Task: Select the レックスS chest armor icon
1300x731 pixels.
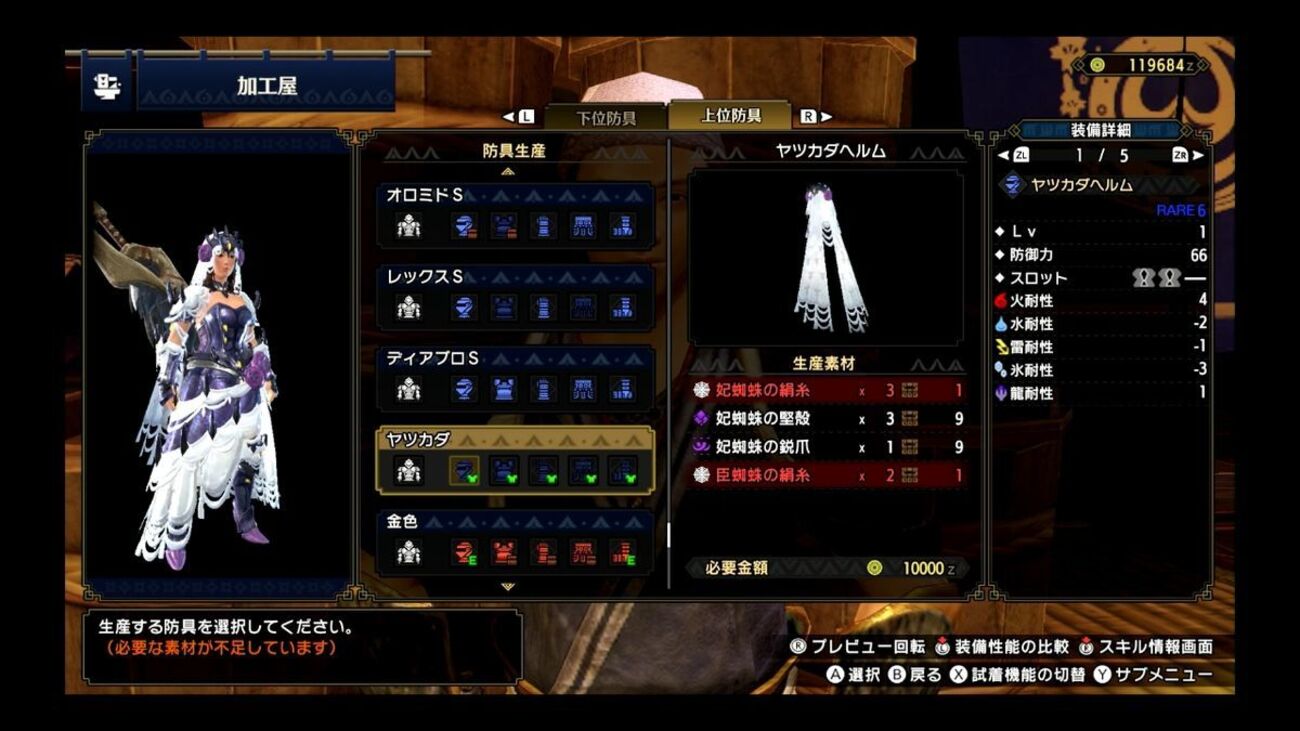Action: pyautogui.click(x=502, y=307)
